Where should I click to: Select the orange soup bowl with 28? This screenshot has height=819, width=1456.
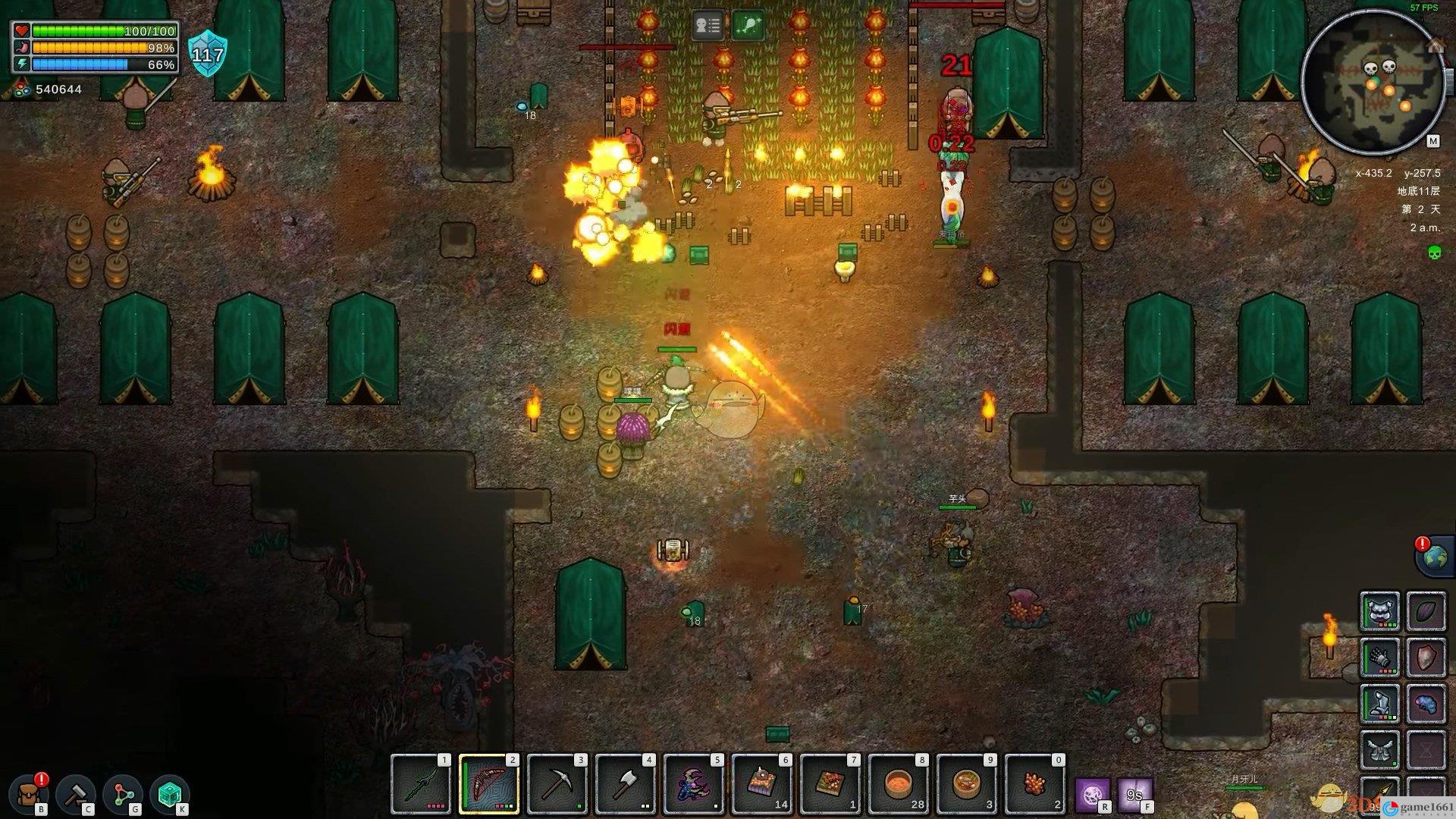click(x=899, y=783)
